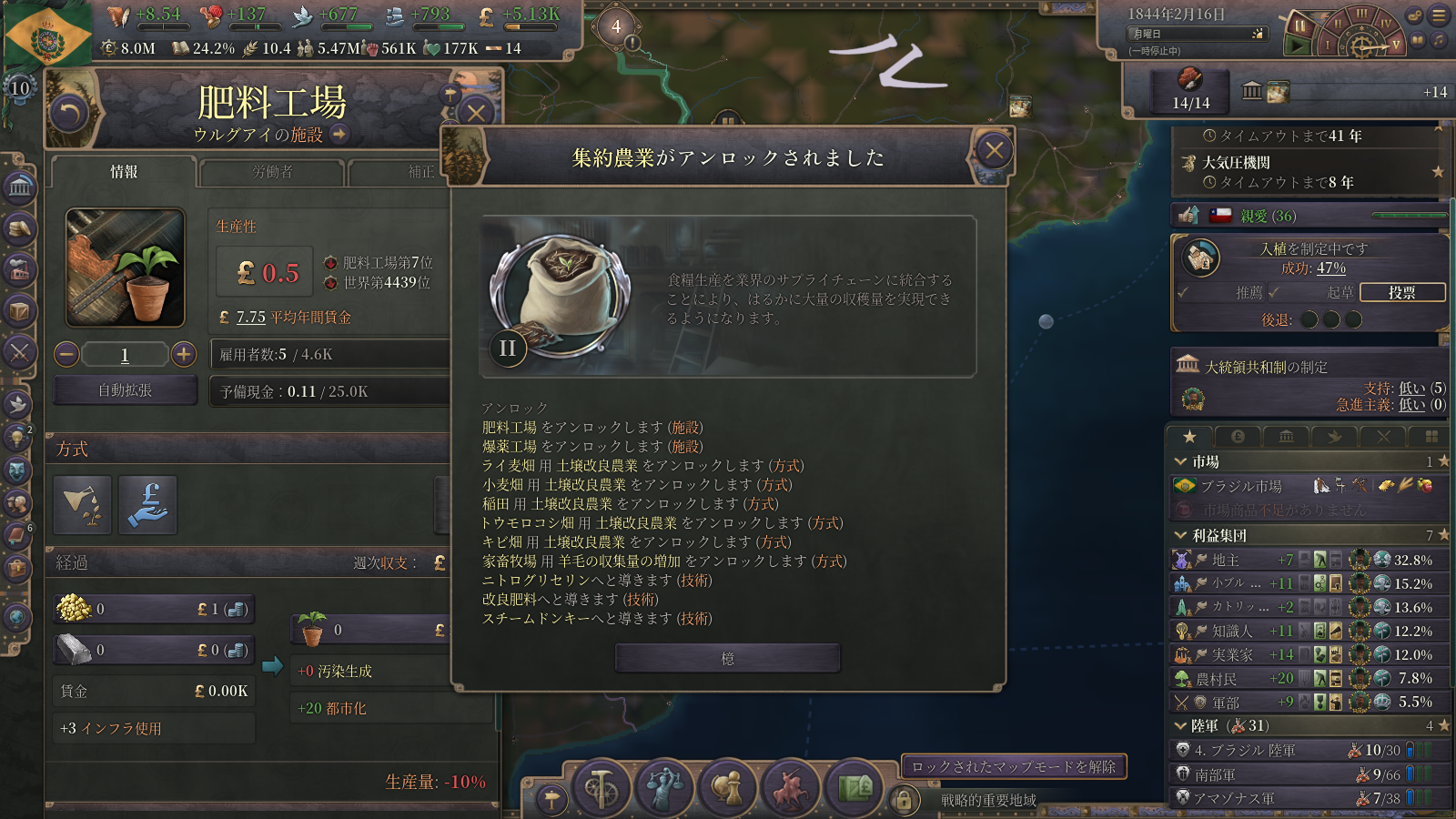Decrease building level with minus button
1456x819 pixels.
pyautogui.click(x=66, y=354)
